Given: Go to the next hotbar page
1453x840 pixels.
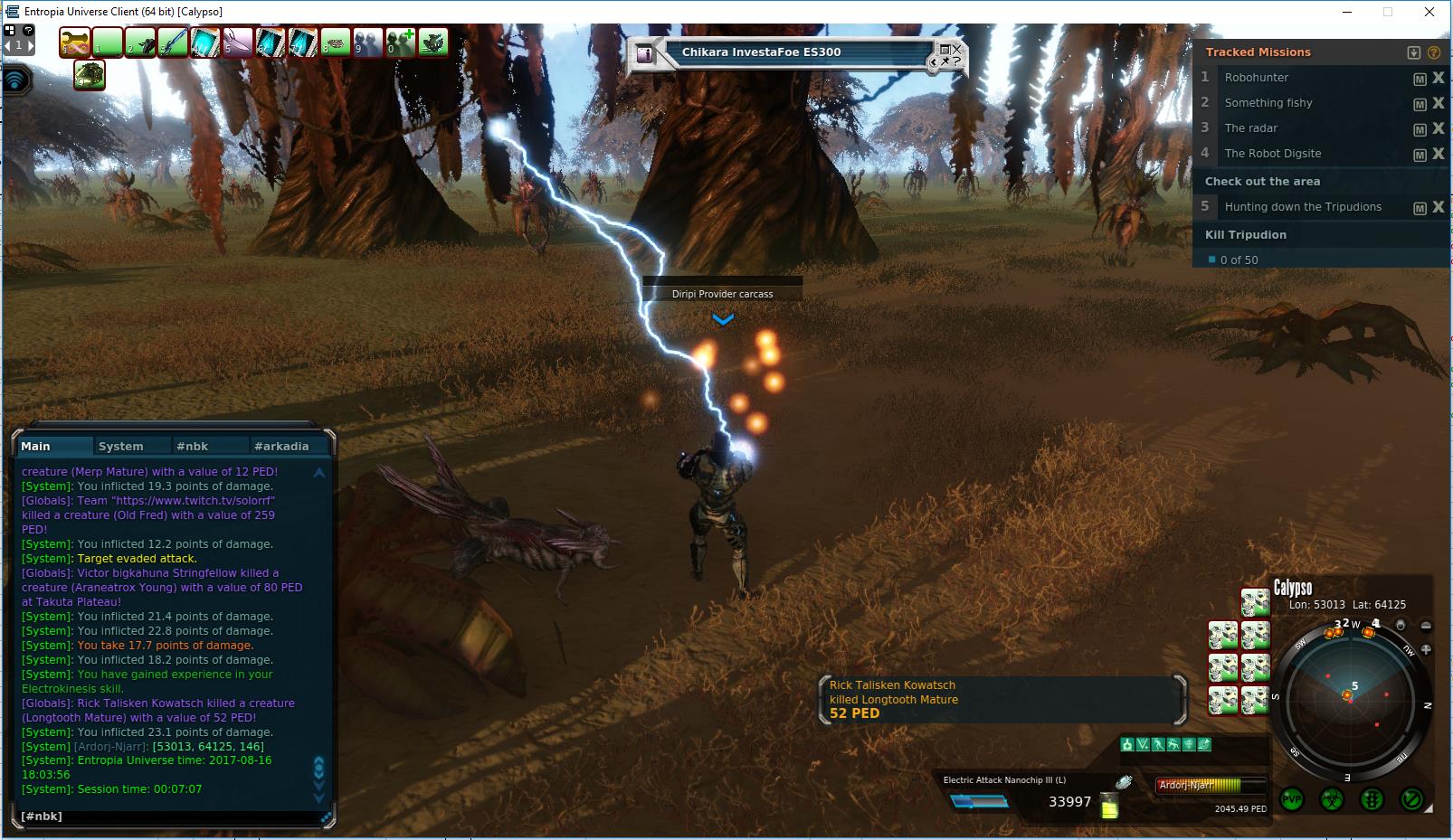Looking at the screenshot, I should click(x=30, y=44).
